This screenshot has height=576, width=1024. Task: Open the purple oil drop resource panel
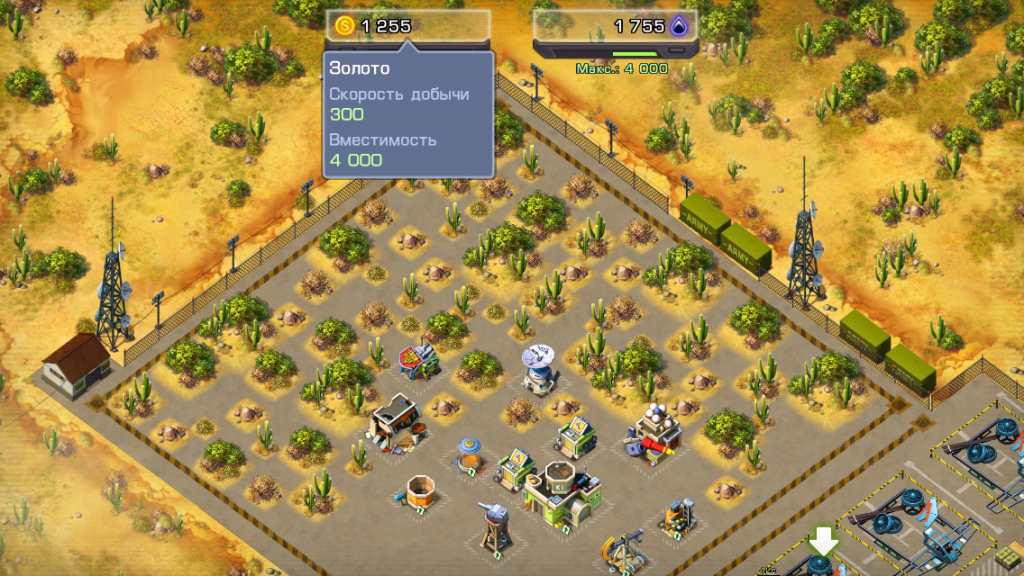click(613, 27)
